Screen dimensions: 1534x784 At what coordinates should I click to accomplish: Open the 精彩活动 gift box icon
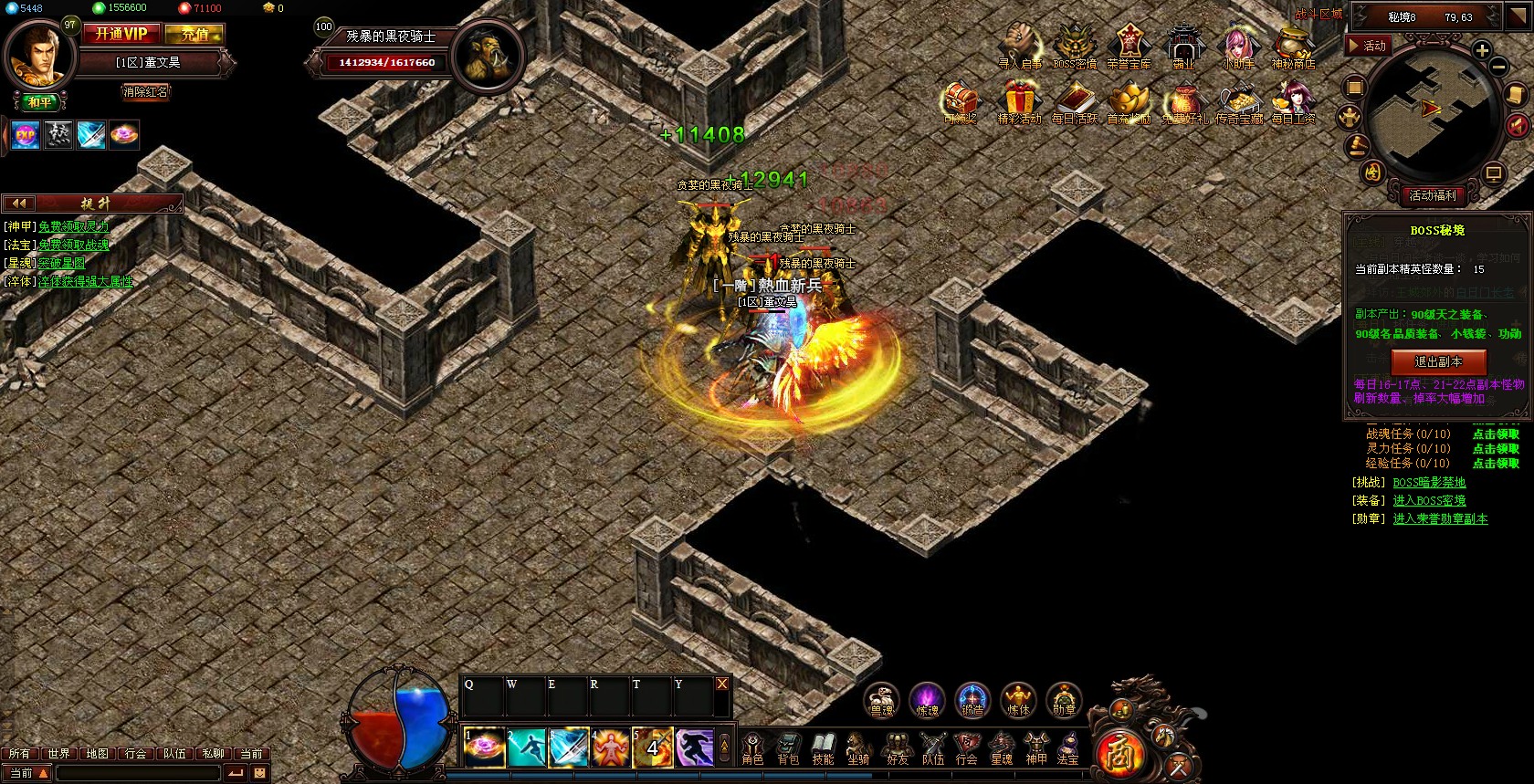[x=1019, y=101]
